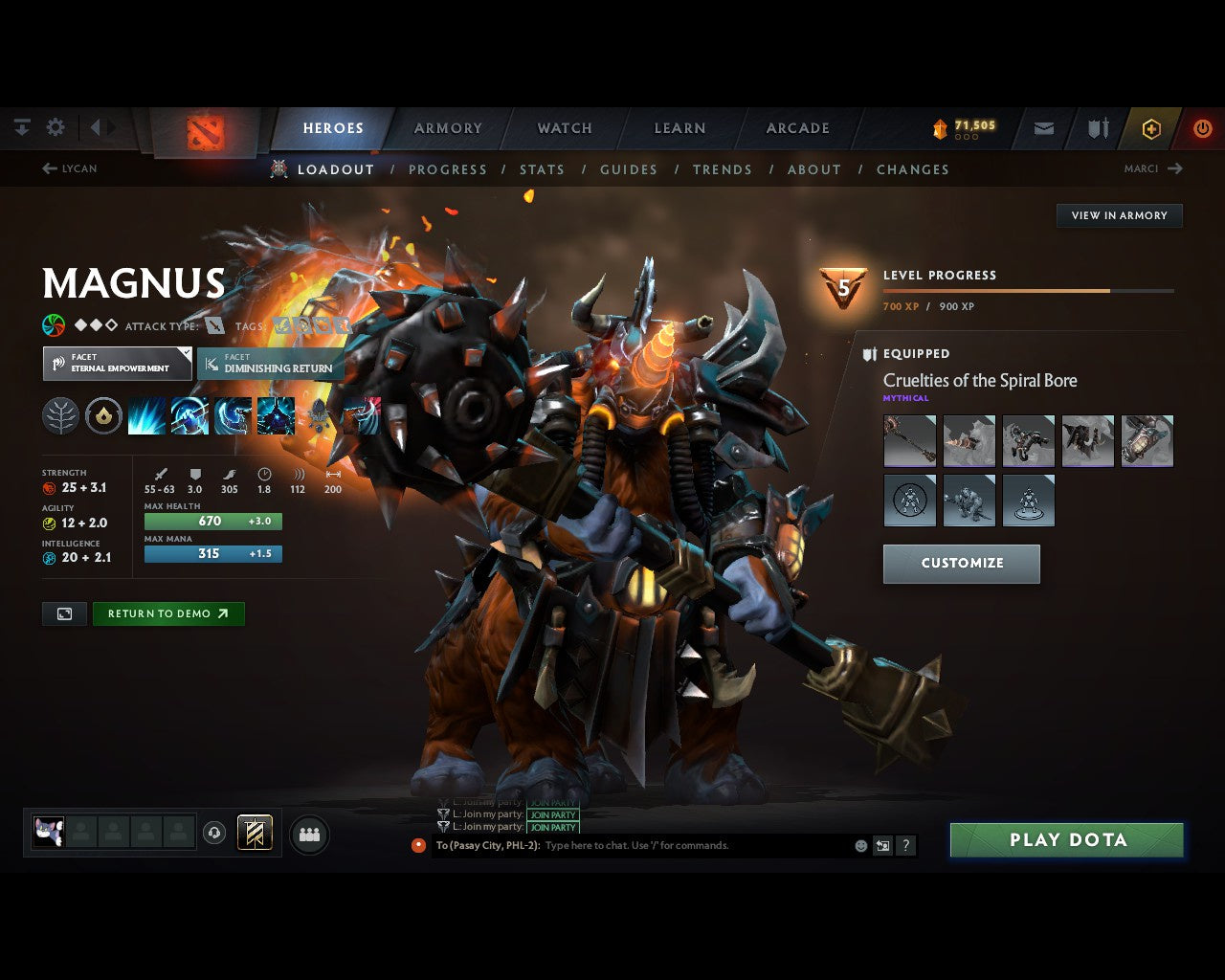Select Magnus's Shockwave ability icon
The image size is (1225, 980).
coord(146,414)
